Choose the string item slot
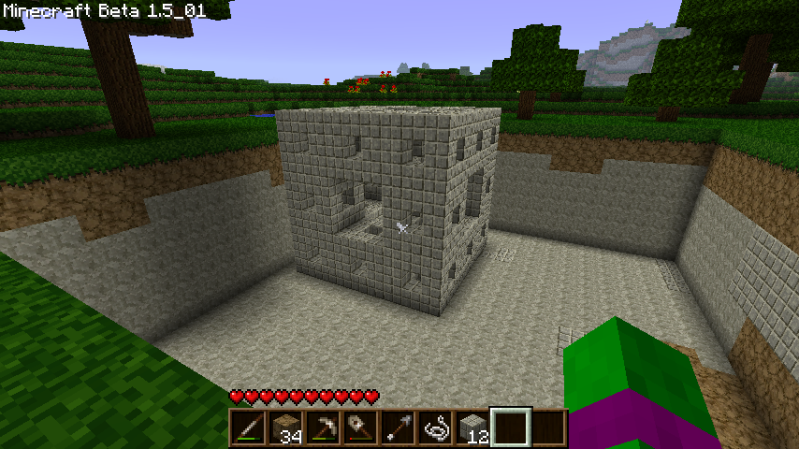The width and height of the screenshot is (799, 449). tap(434, 427)
